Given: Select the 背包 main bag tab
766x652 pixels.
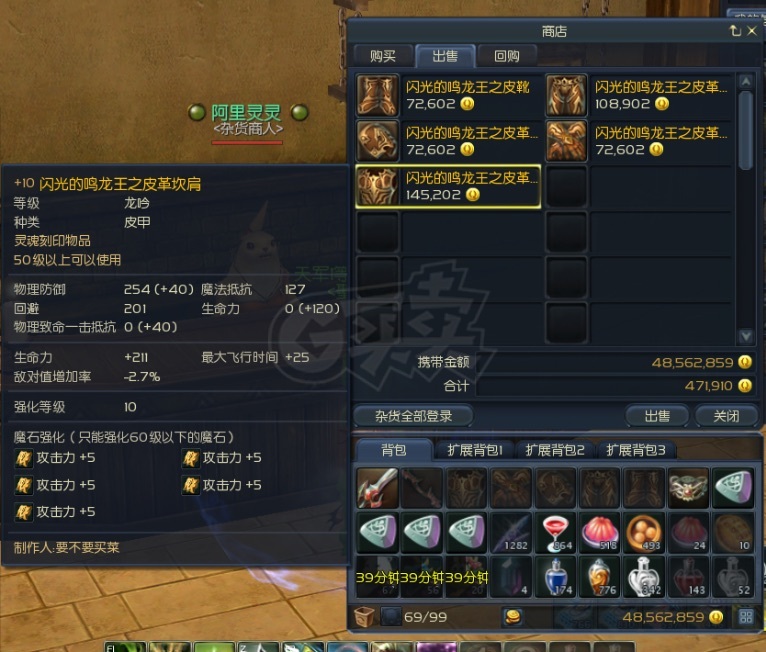Looking at the screenshot, I should pos(394,450).
